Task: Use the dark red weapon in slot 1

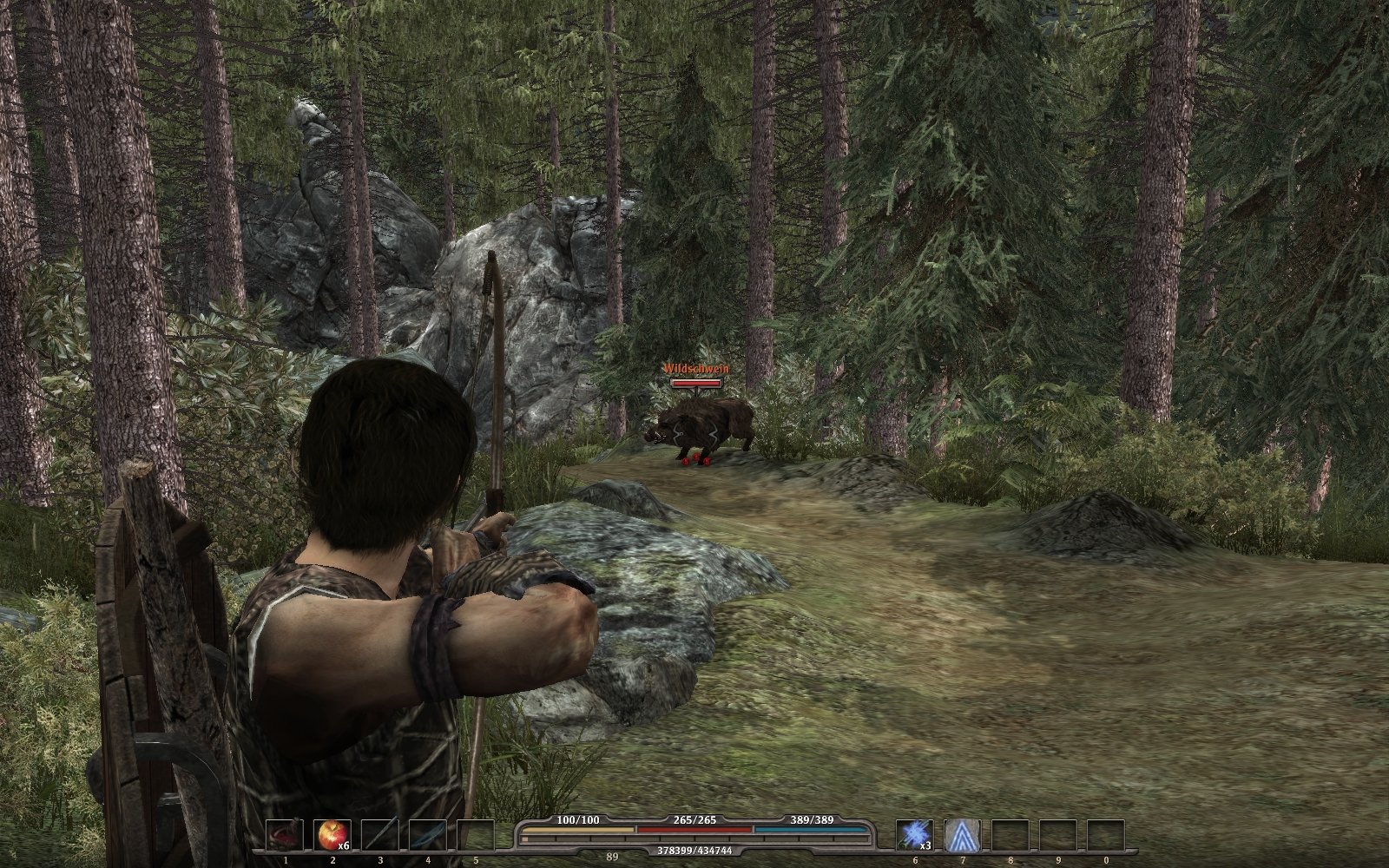Action: 284,835
